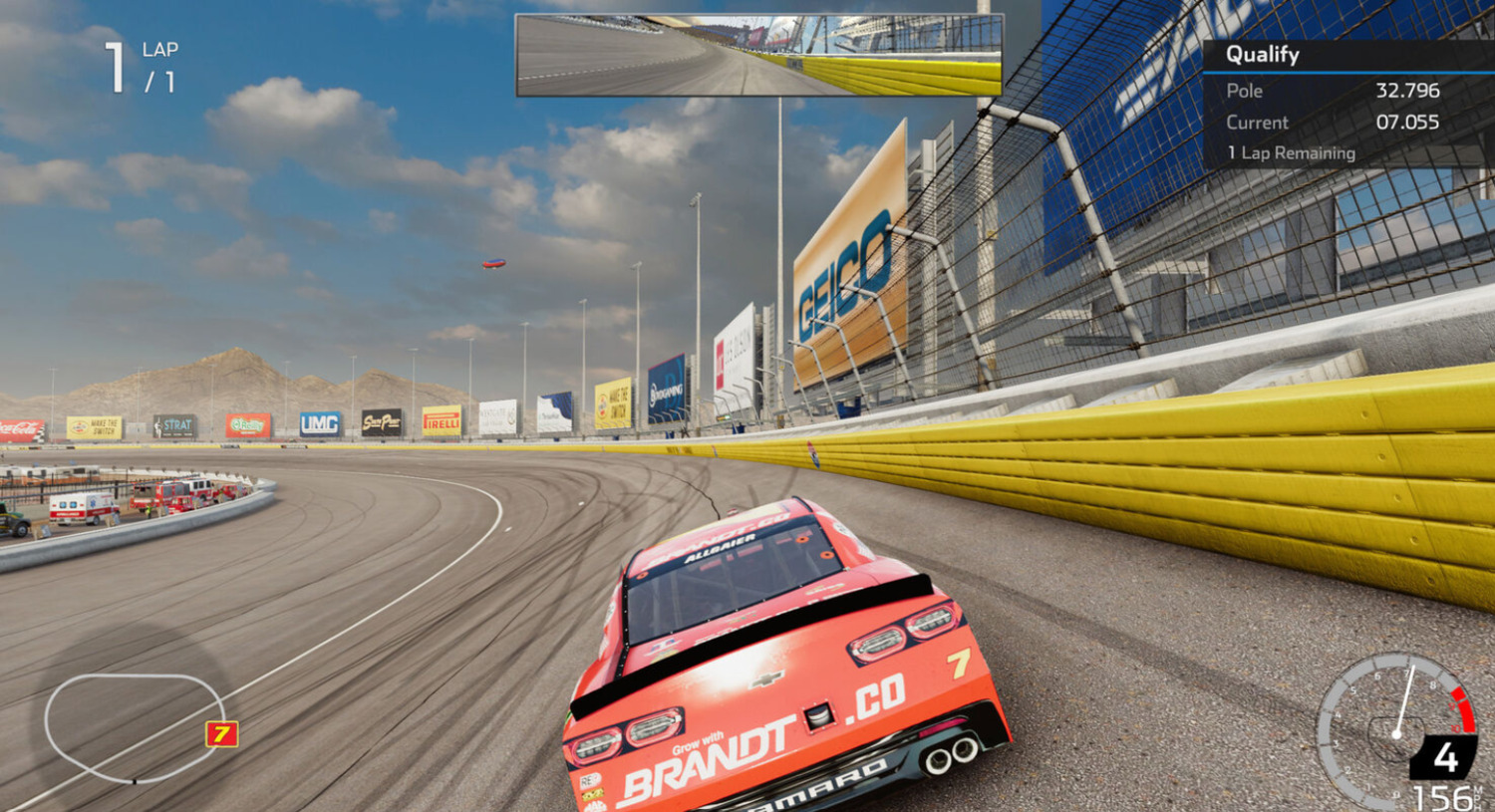
Task: Click the rear-view mirror display
Action: 758,56
